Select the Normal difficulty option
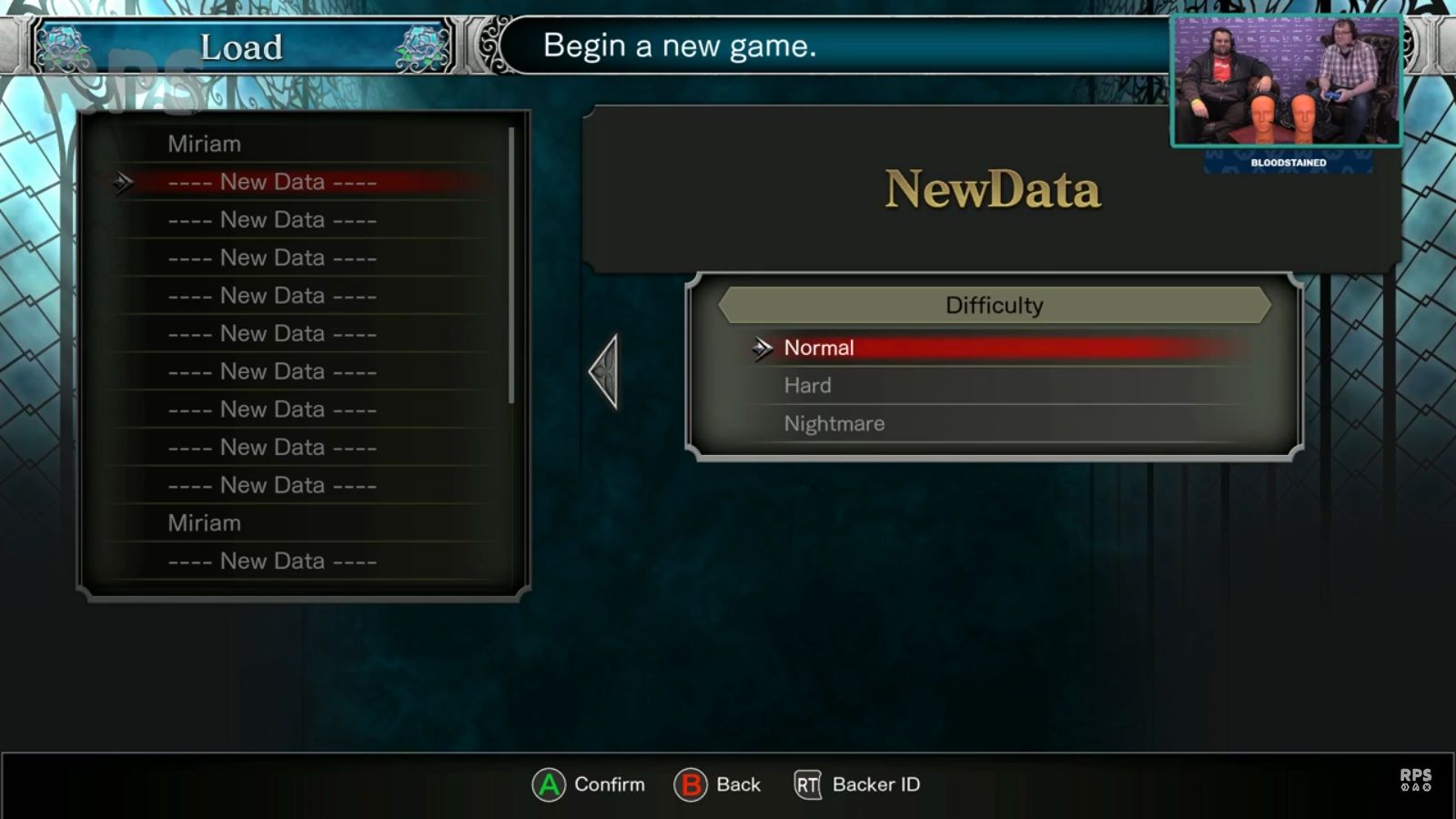Image resolution: width=1456 pixels, height=819 pixels. tap(818, 348)
